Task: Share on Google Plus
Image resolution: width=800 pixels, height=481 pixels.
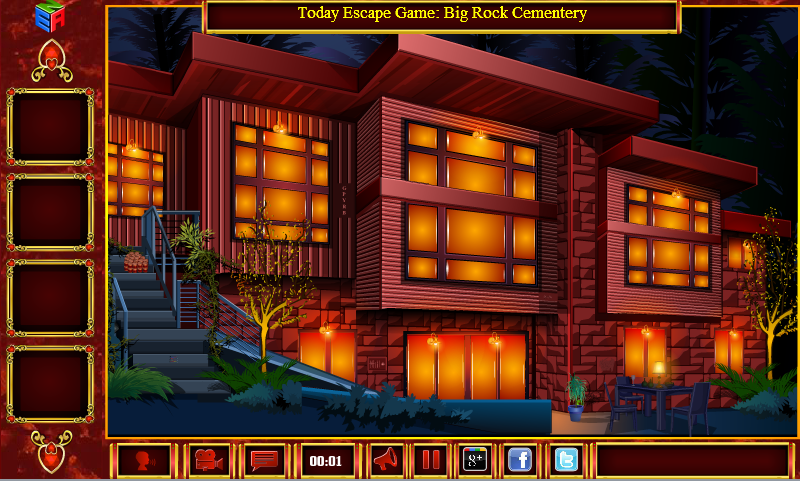Action: (473, 460)
